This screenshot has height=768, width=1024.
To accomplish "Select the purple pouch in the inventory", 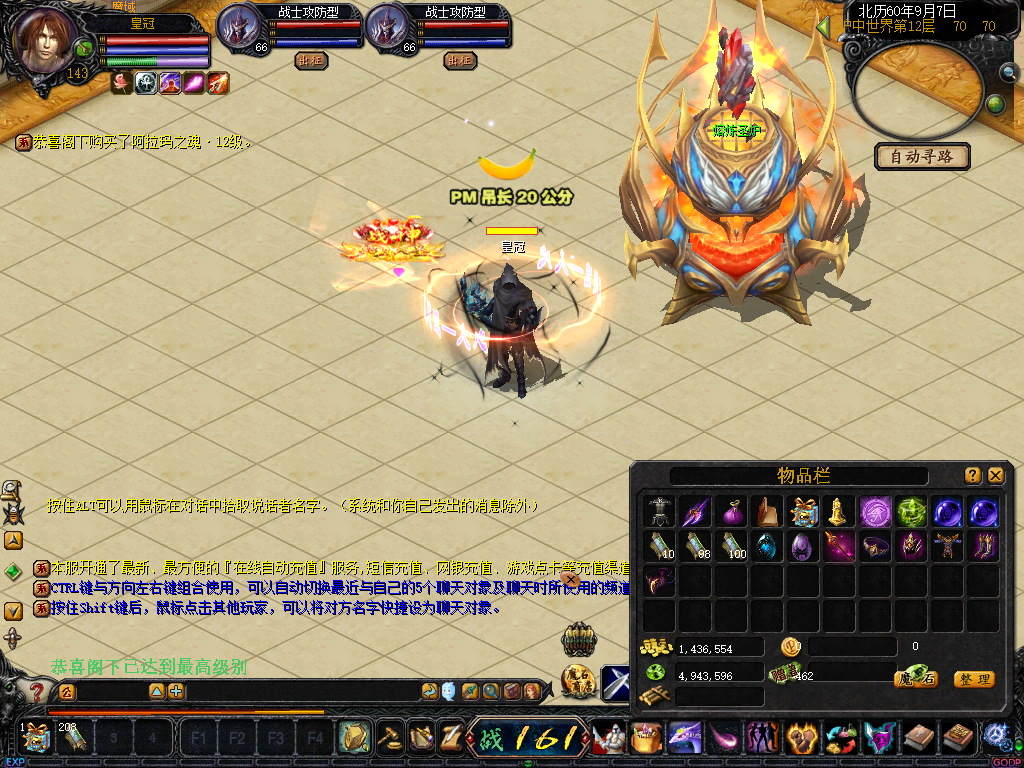I will pos(732,513).
